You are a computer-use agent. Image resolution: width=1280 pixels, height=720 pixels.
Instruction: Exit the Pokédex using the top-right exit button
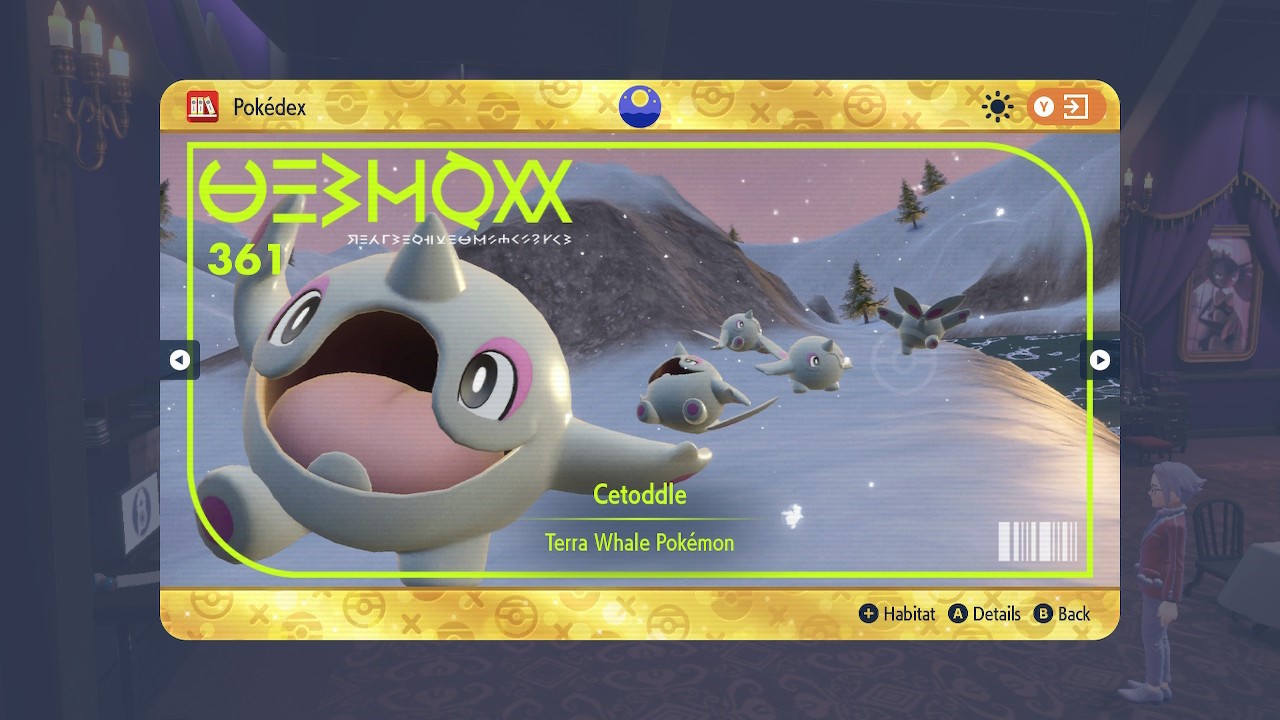pyautogui.click(x=1065, y=107)
